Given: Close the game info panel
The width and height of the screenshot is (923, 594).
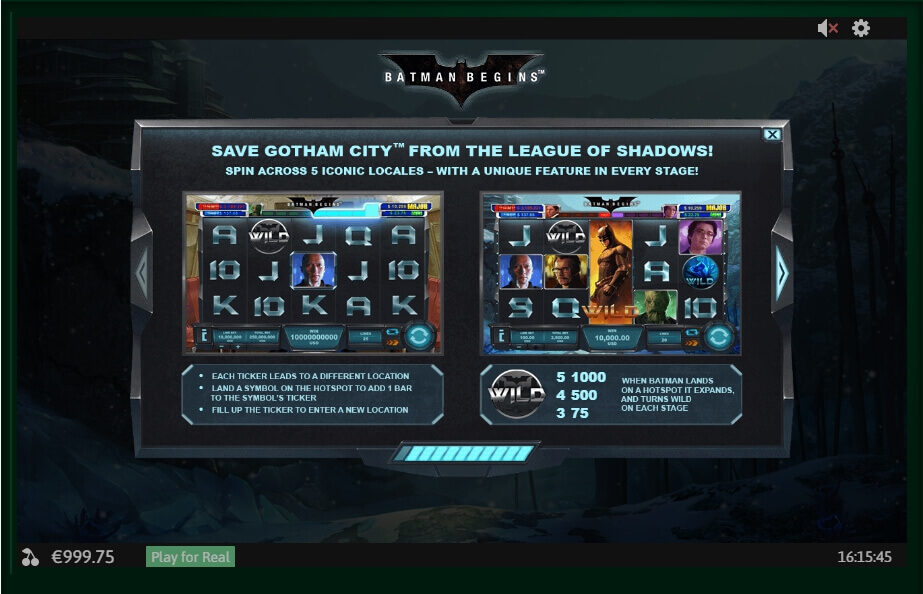Looking at the screenshot, I should [772, 134].
